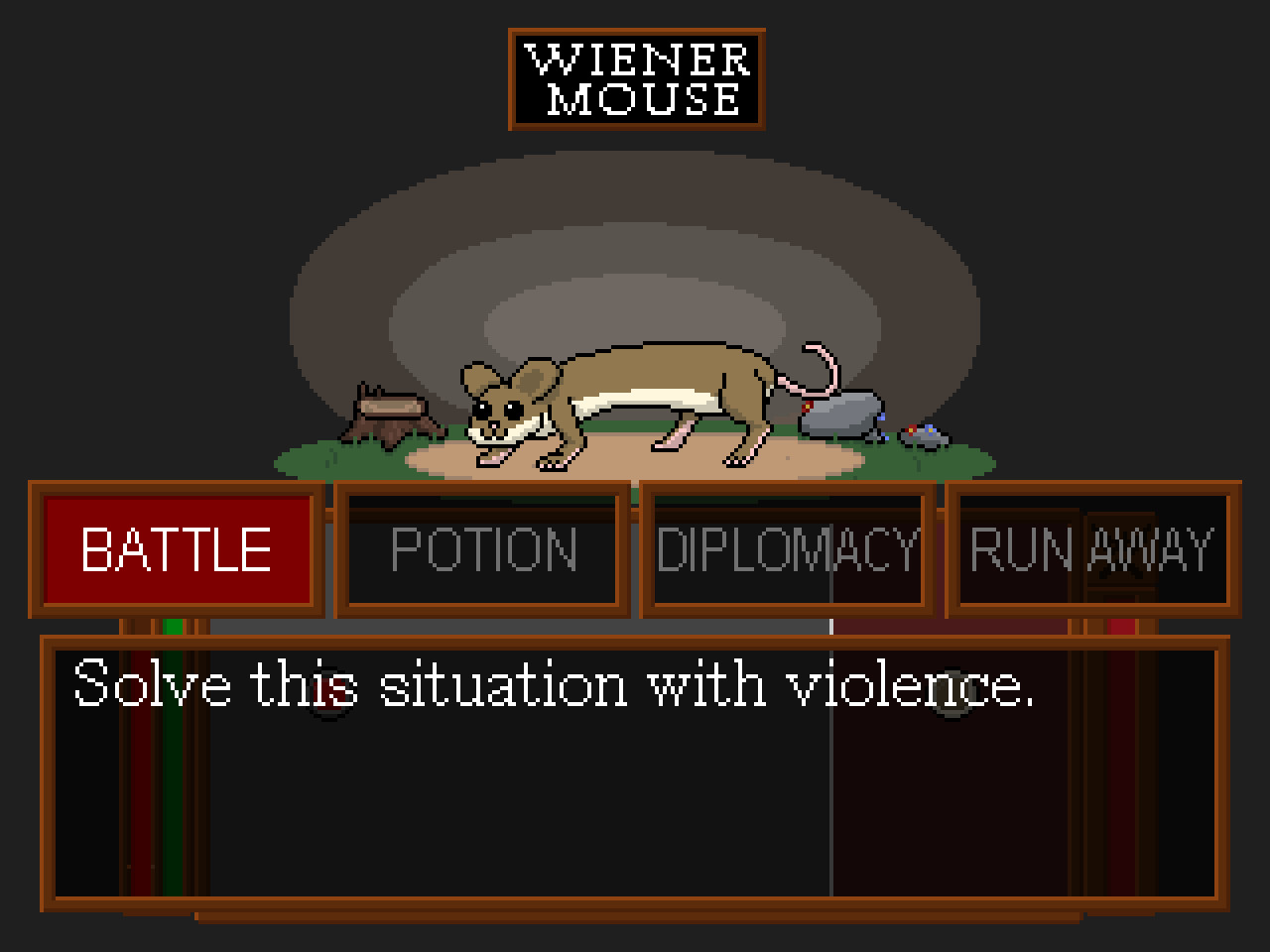Image resolution: width=1270 pixels, height=952 pixels.
Task: Select the BATTLE command
Action: click(x=175, y=549)
